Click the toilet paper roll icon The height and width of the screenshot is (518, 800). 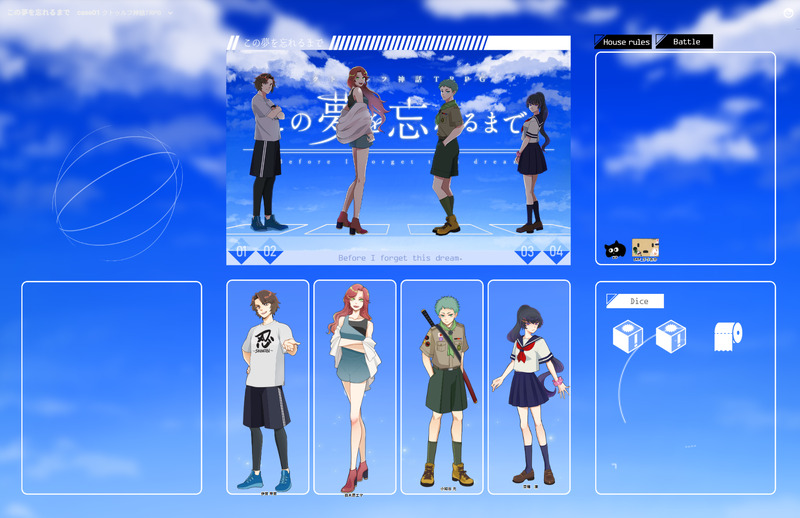[x=729, y=337]
